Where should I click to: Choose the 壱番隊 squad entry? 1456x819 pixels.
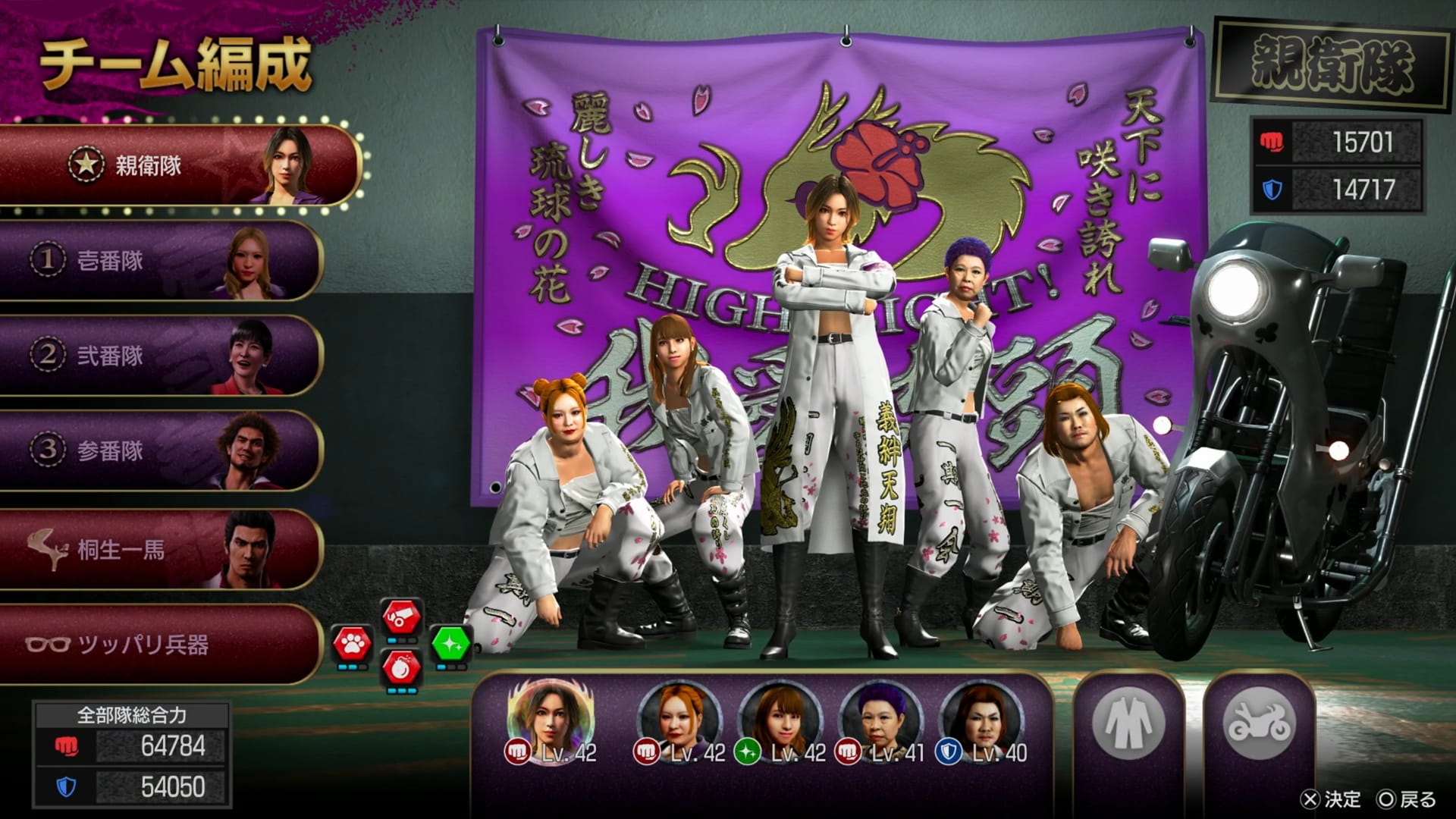pos(159,261)
